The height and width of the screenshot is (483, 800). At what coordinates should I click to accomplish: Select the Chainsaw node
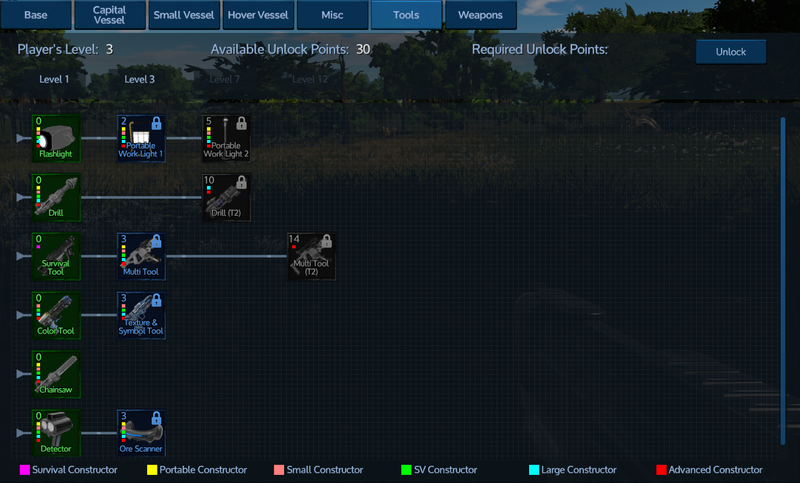(x=56, y=374)
